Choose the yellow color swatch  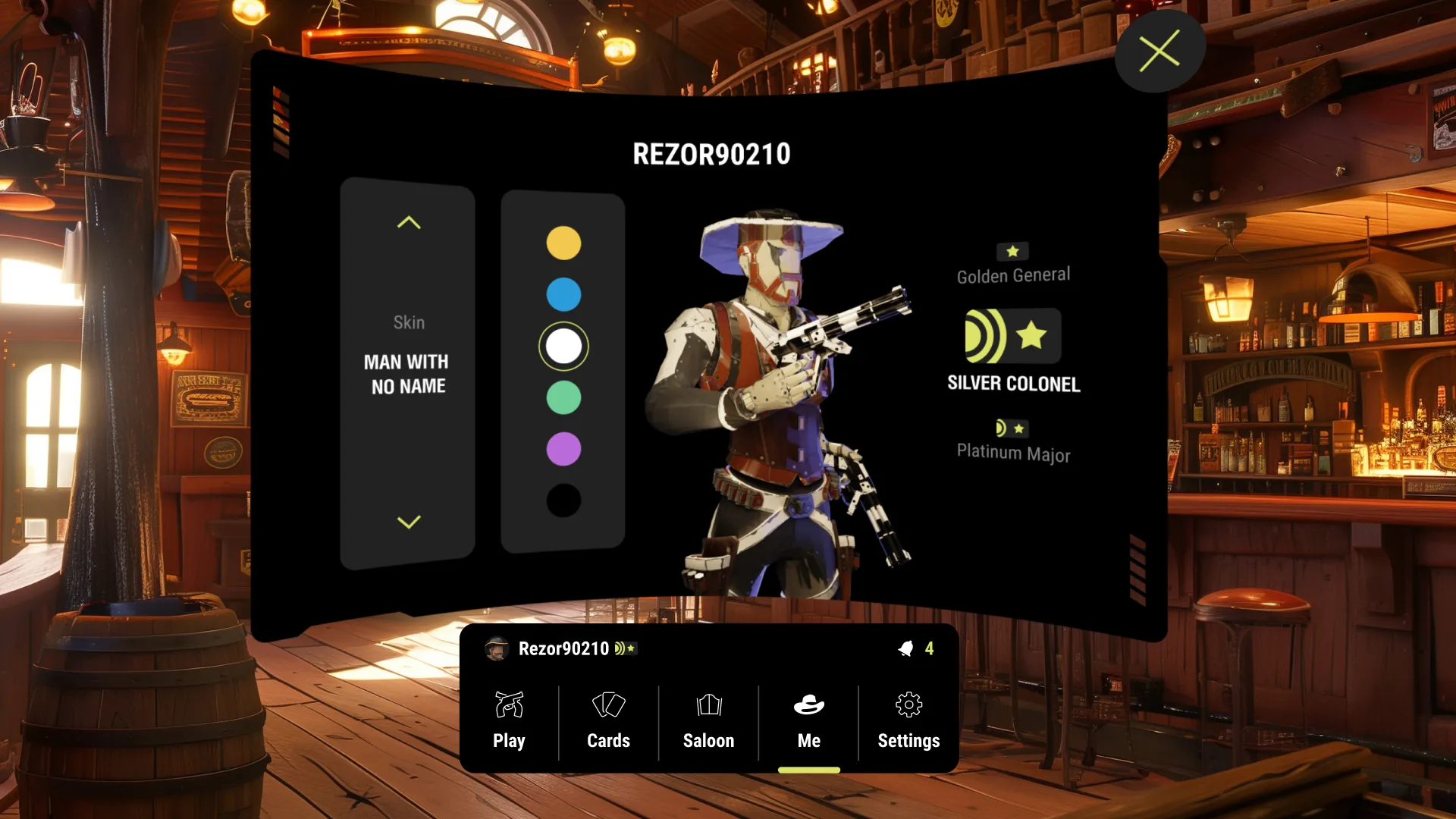click(563, 243)
